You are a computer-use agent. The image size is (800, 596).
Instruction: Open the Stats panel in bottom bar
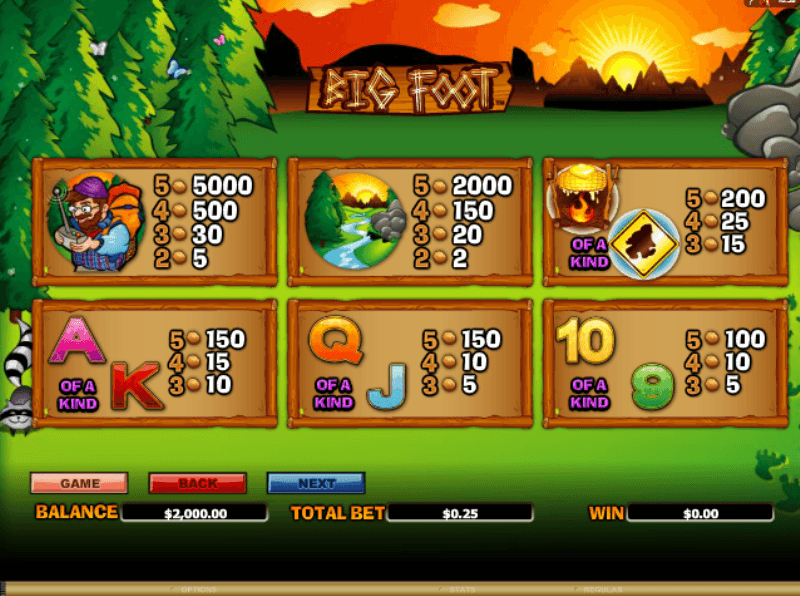point(462,590)
